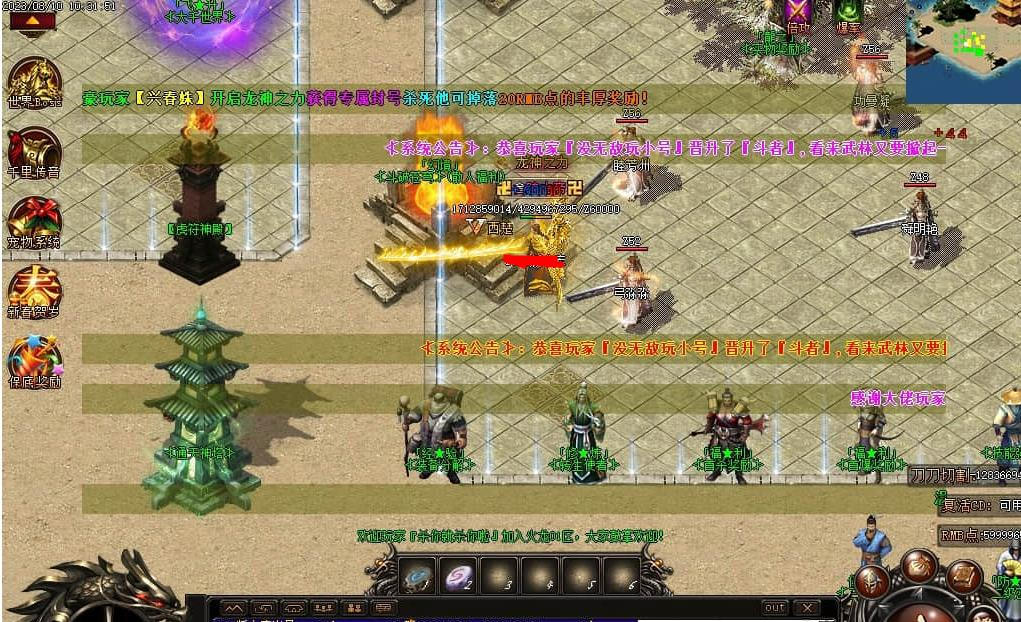Open the 新春贺岁 event icon
The height and width of the screenshot is (622, 1021).
[35, 290]
